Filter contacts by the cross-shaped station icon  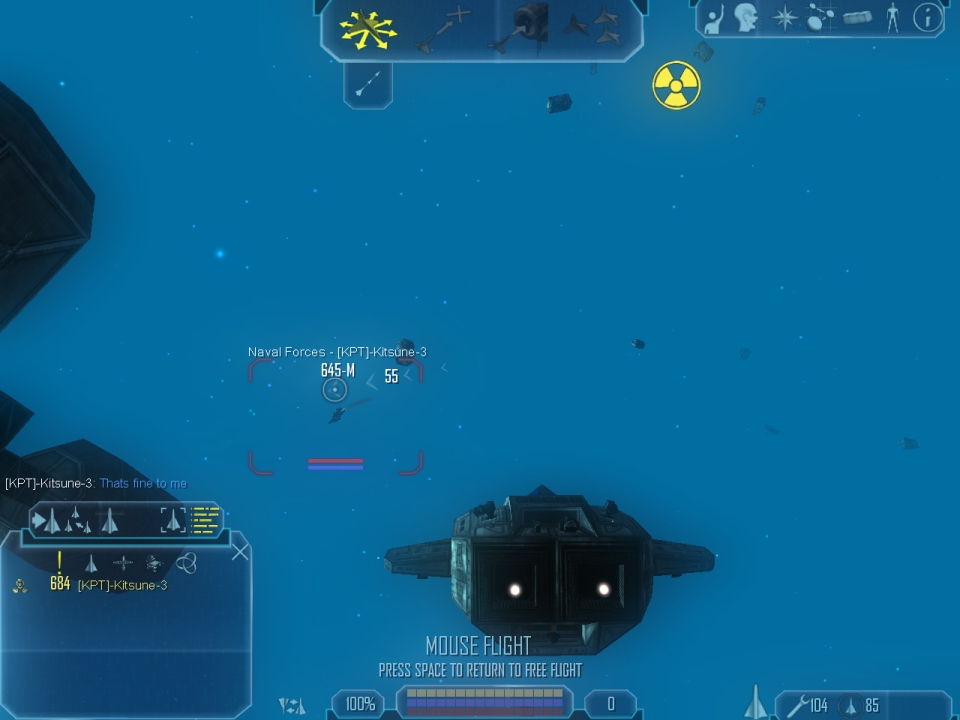[x=123, y=563]
